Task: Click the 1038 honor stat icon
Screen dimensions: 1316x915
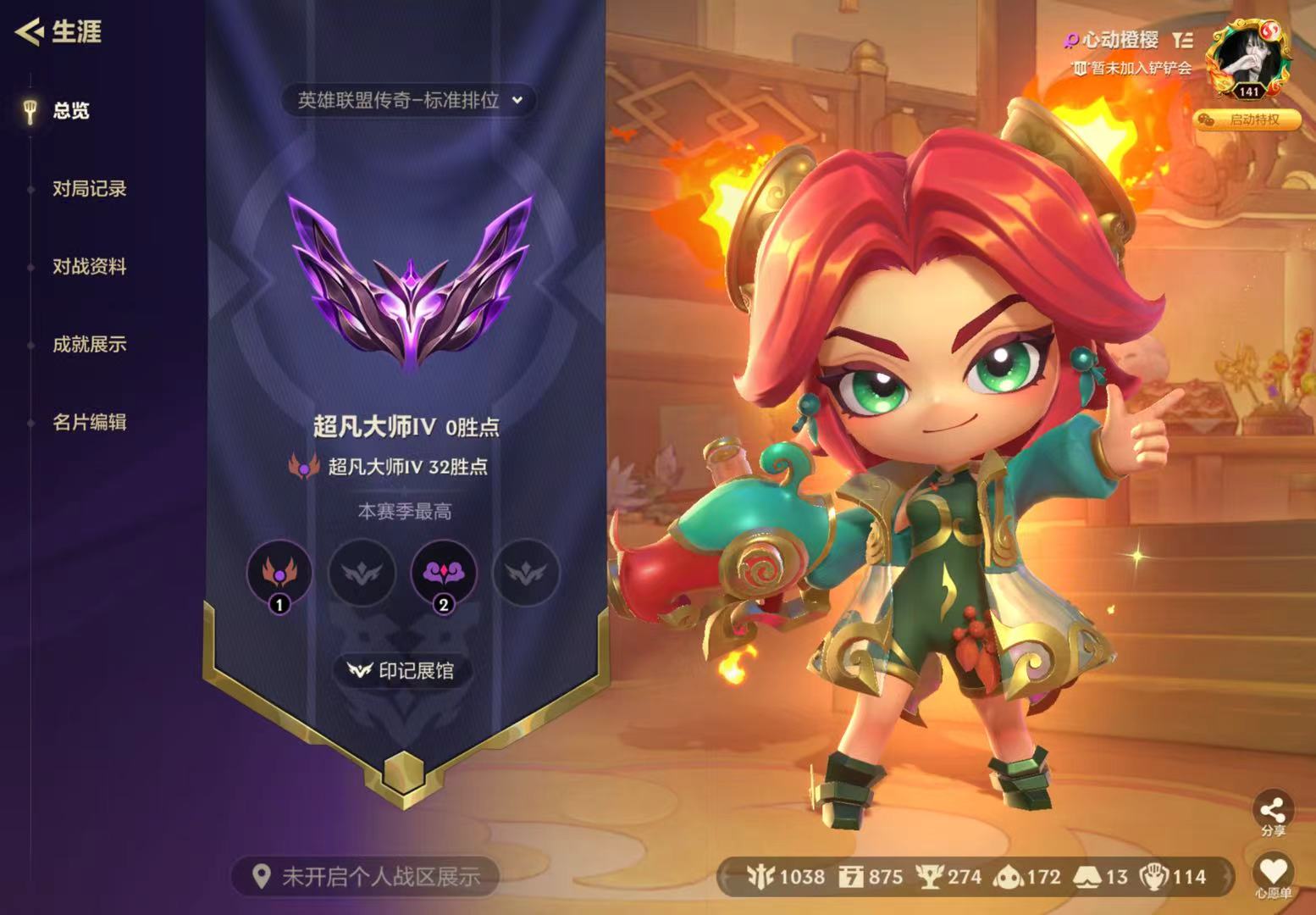Action: [x=760, y=878]
